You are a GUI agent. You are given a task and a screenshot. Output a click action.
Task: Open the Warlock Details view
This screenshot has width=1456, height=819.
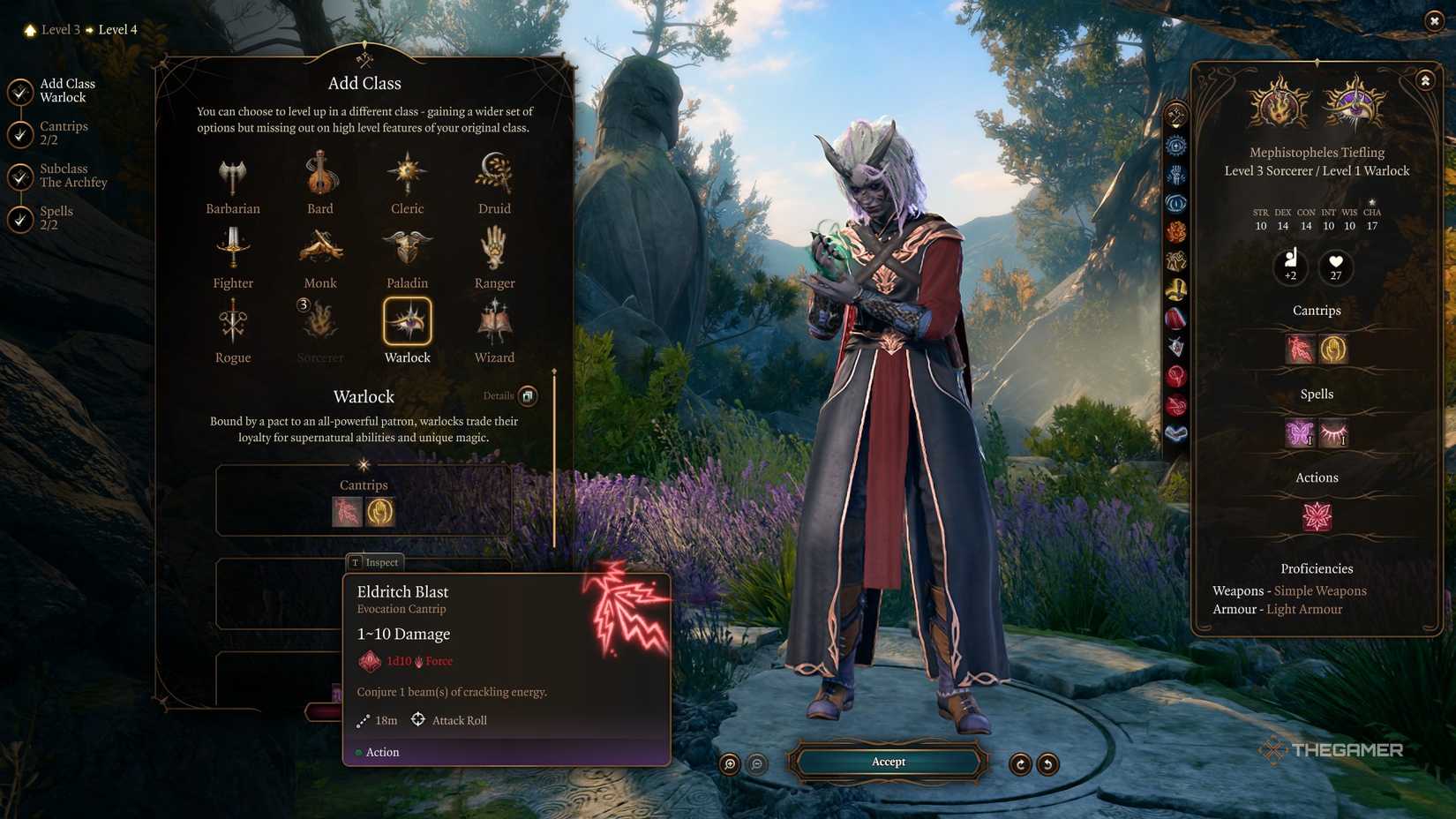(527, 396)
